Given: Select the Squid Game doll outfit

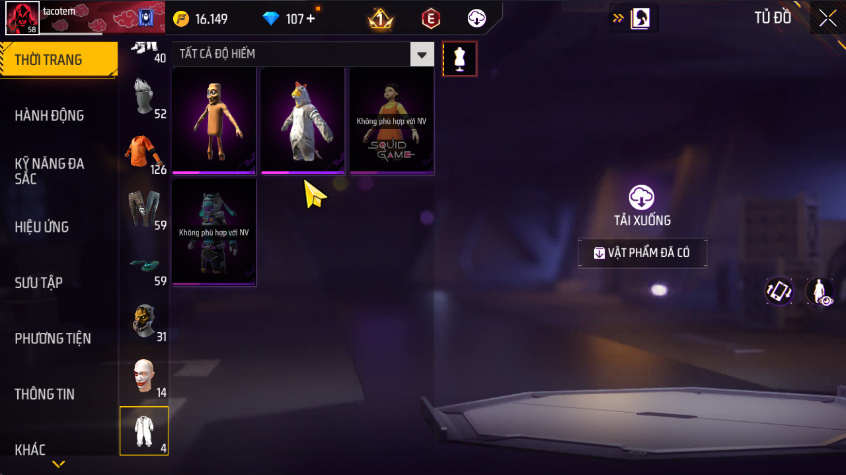Looking at the screenshot, I should (x=391, y=121).
